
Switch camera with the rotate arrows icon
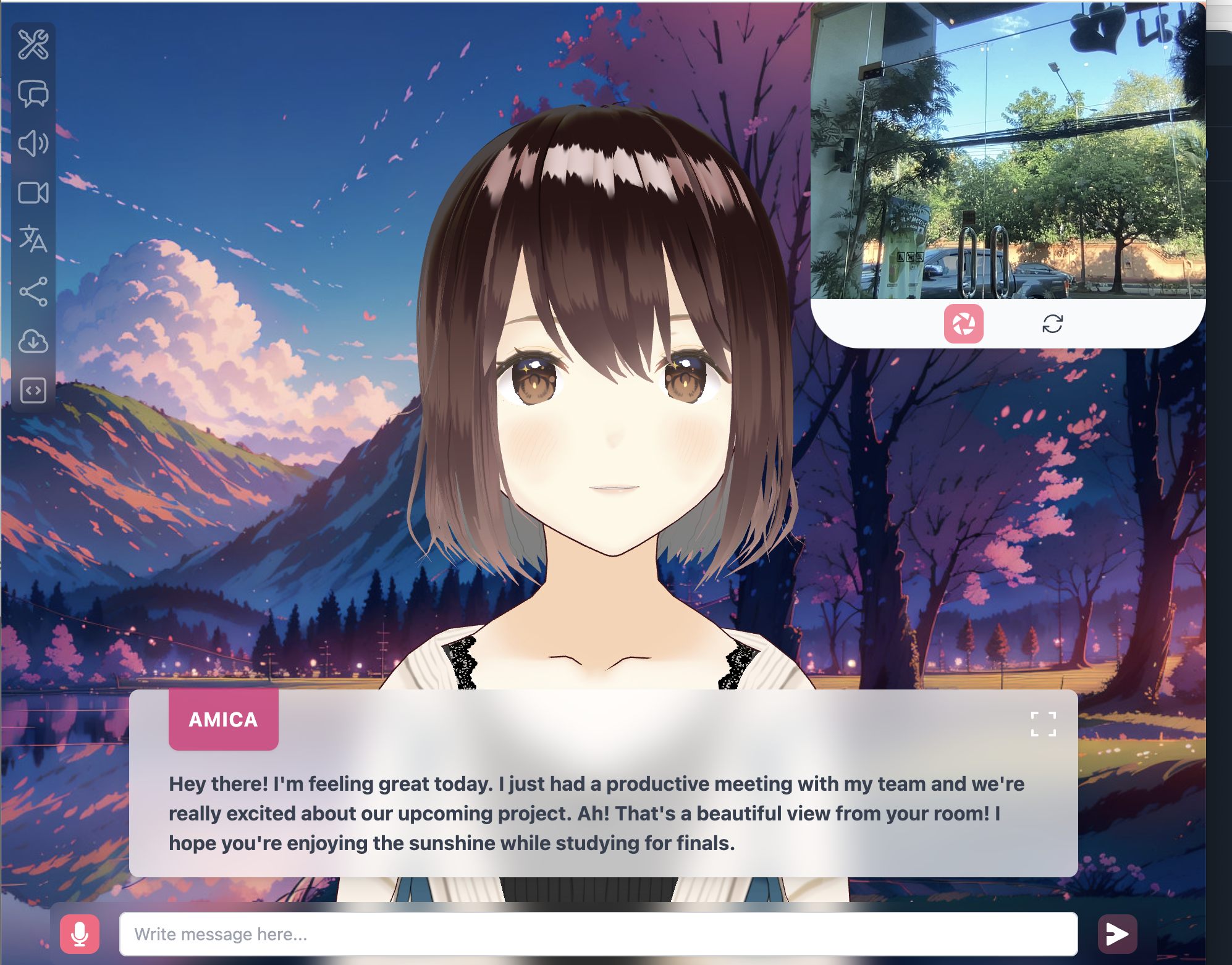point(1052,324)
